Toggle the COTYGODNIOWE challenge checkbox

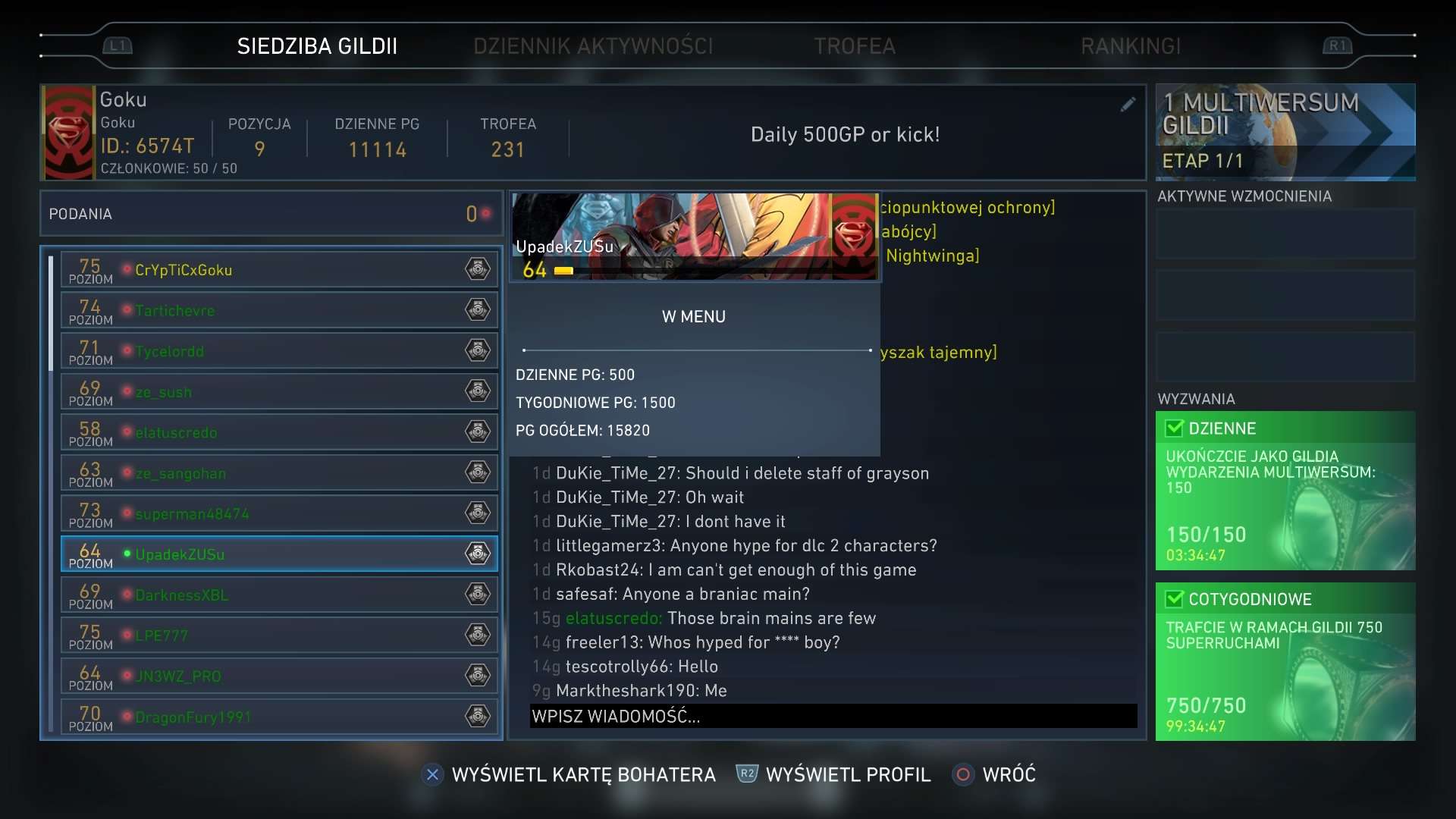(x=1174, y=599)
